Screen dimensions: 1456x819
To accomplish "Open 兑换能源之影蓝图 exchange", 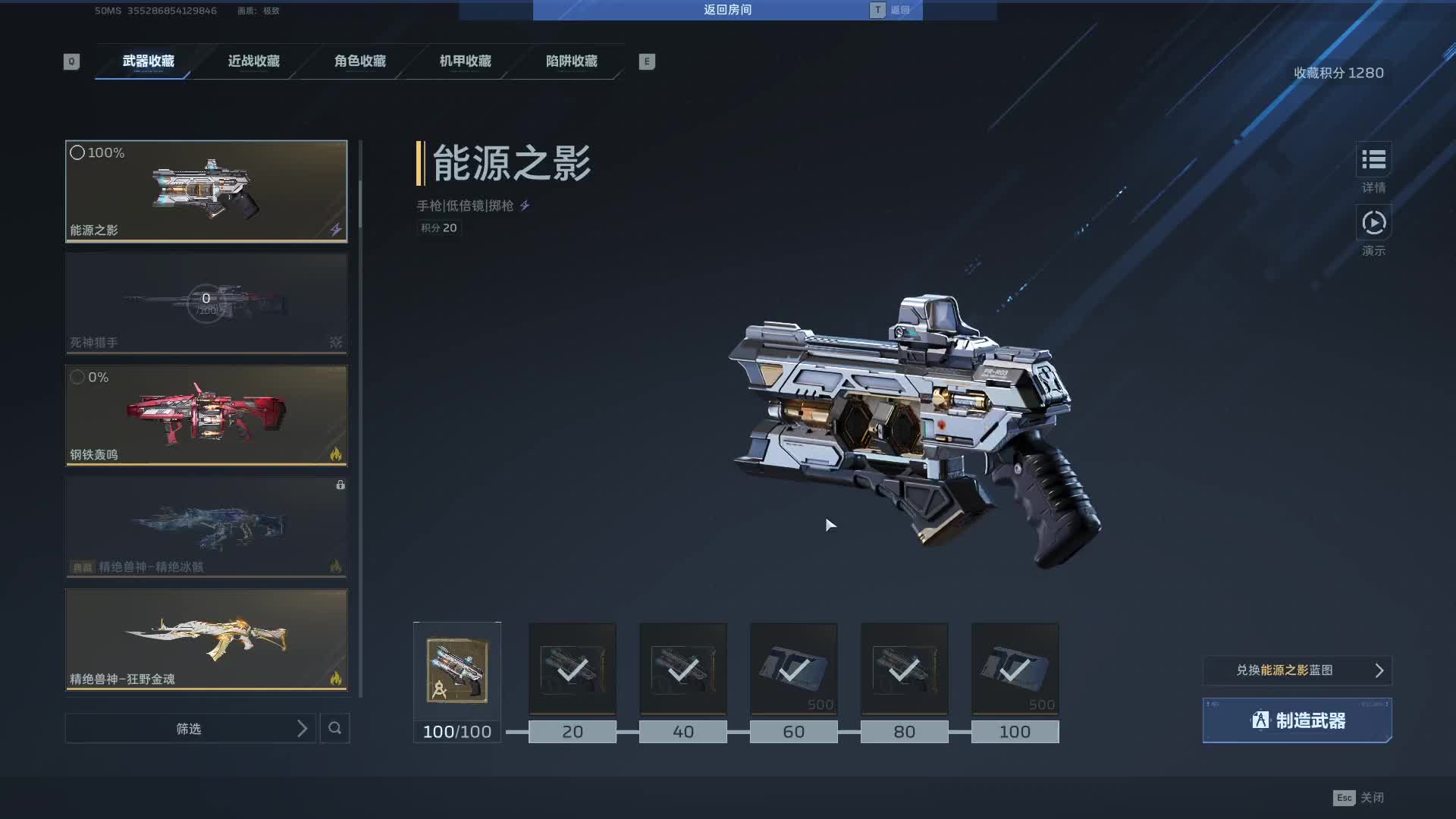I will click(1297, 670).
